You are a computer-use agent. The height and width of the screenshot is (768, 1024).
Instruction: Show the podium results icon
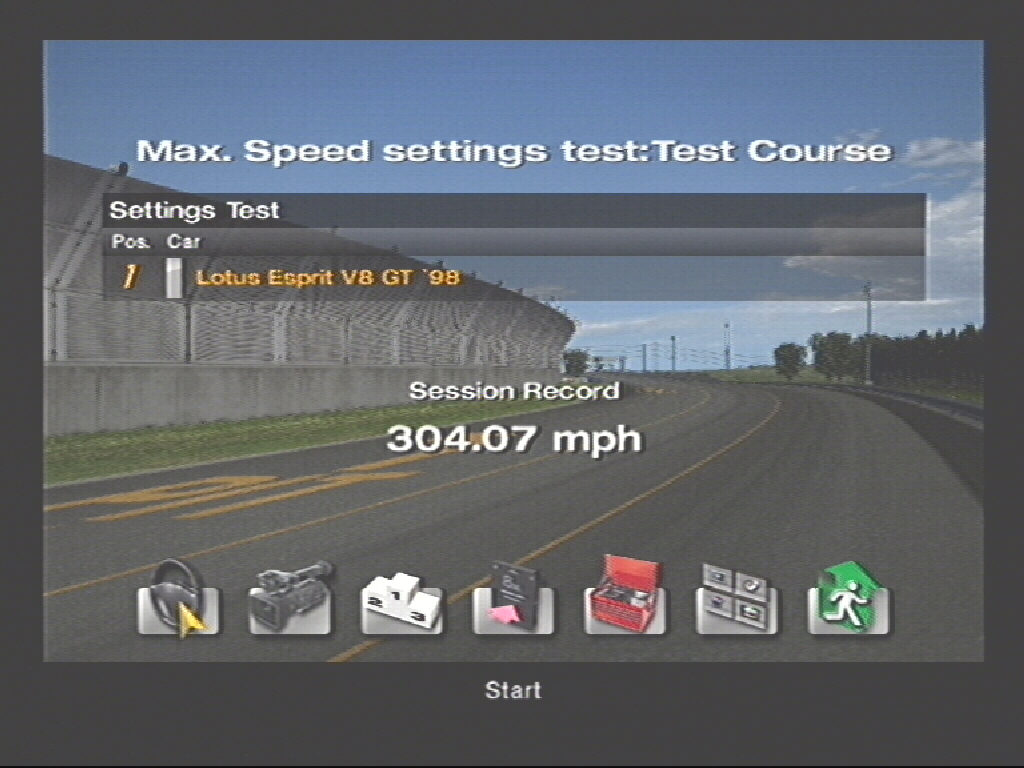click(401, 601)
